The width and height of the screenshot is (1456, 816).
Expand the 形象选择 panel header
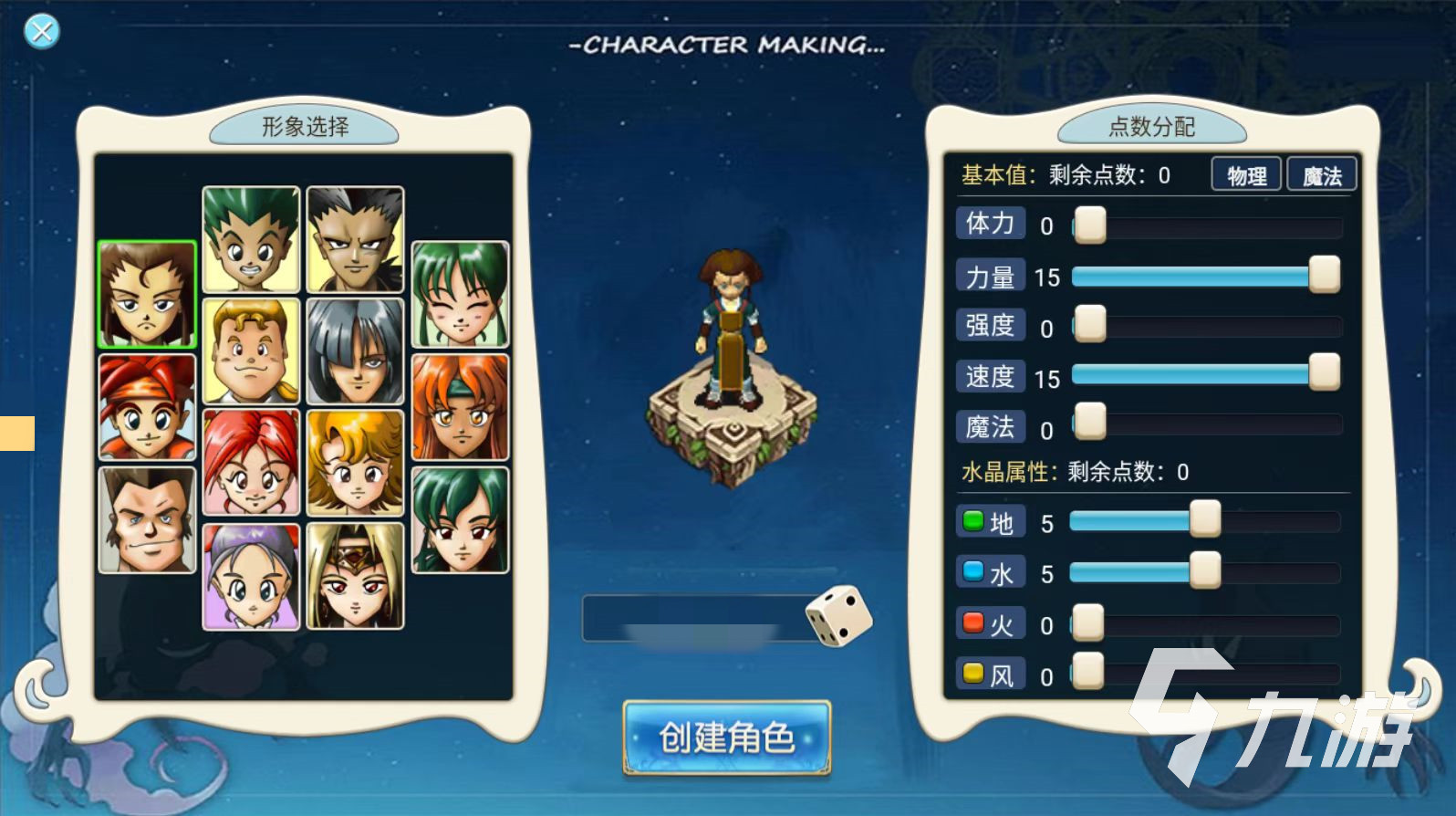(305, 128)
